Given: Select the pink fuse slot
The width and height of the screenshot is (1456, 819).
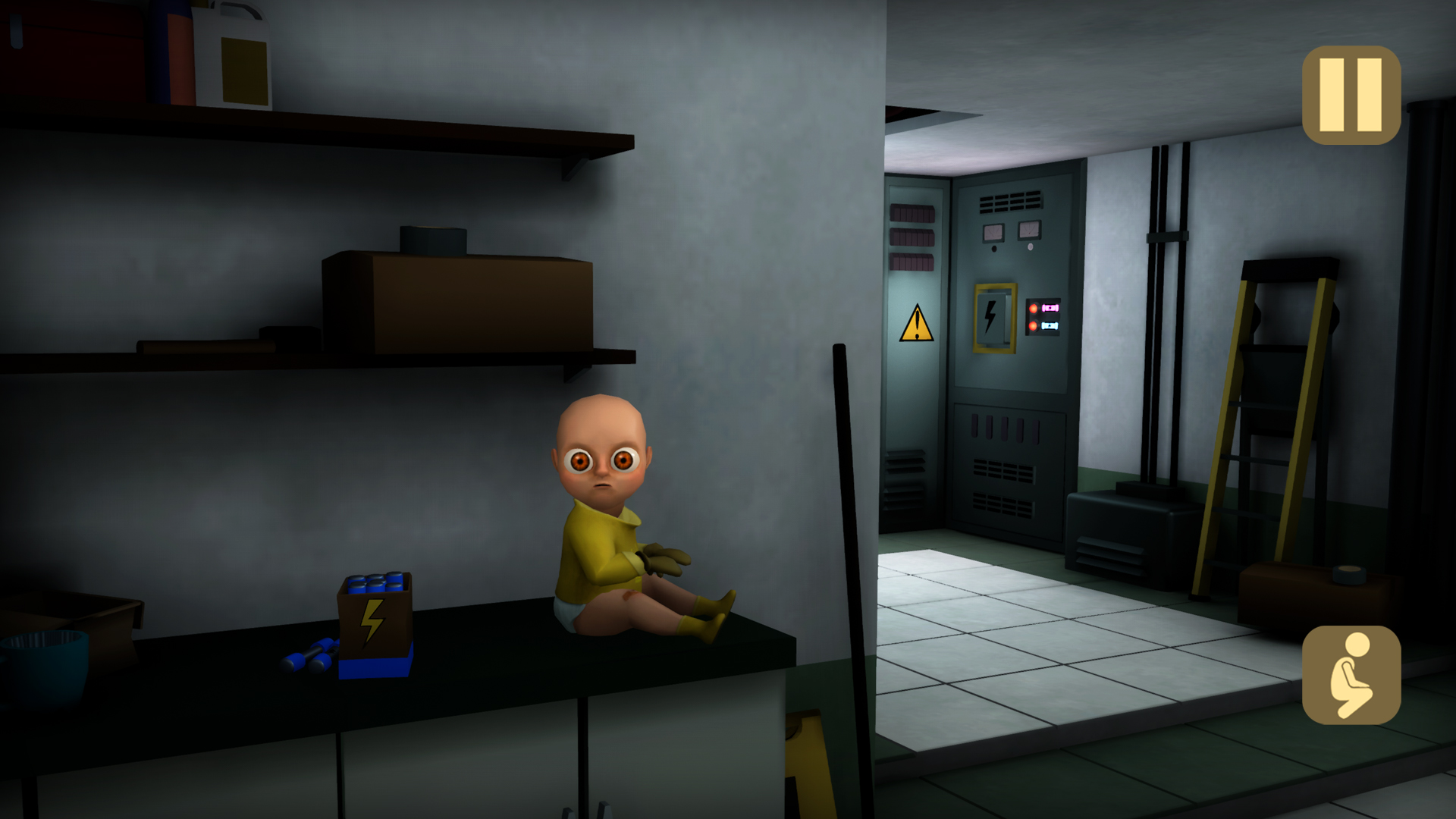Looking at the screenshot, I should [1051, 308].
